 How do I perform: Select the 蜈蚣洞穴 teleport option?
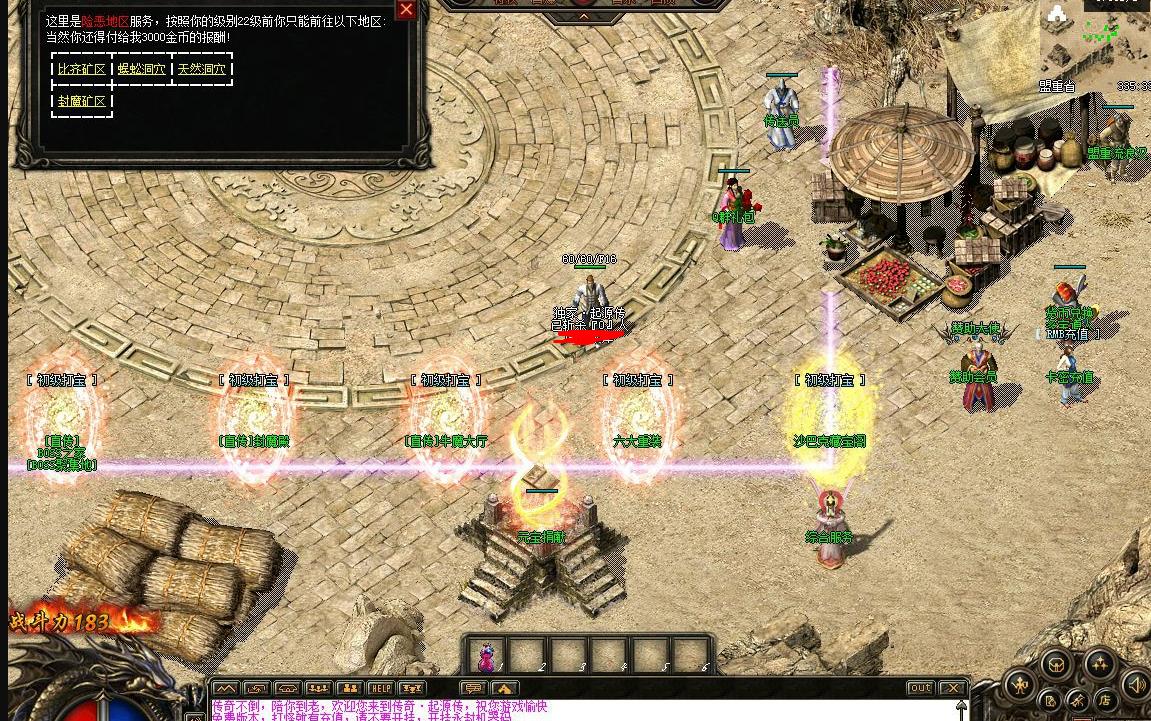pos(142,69)
